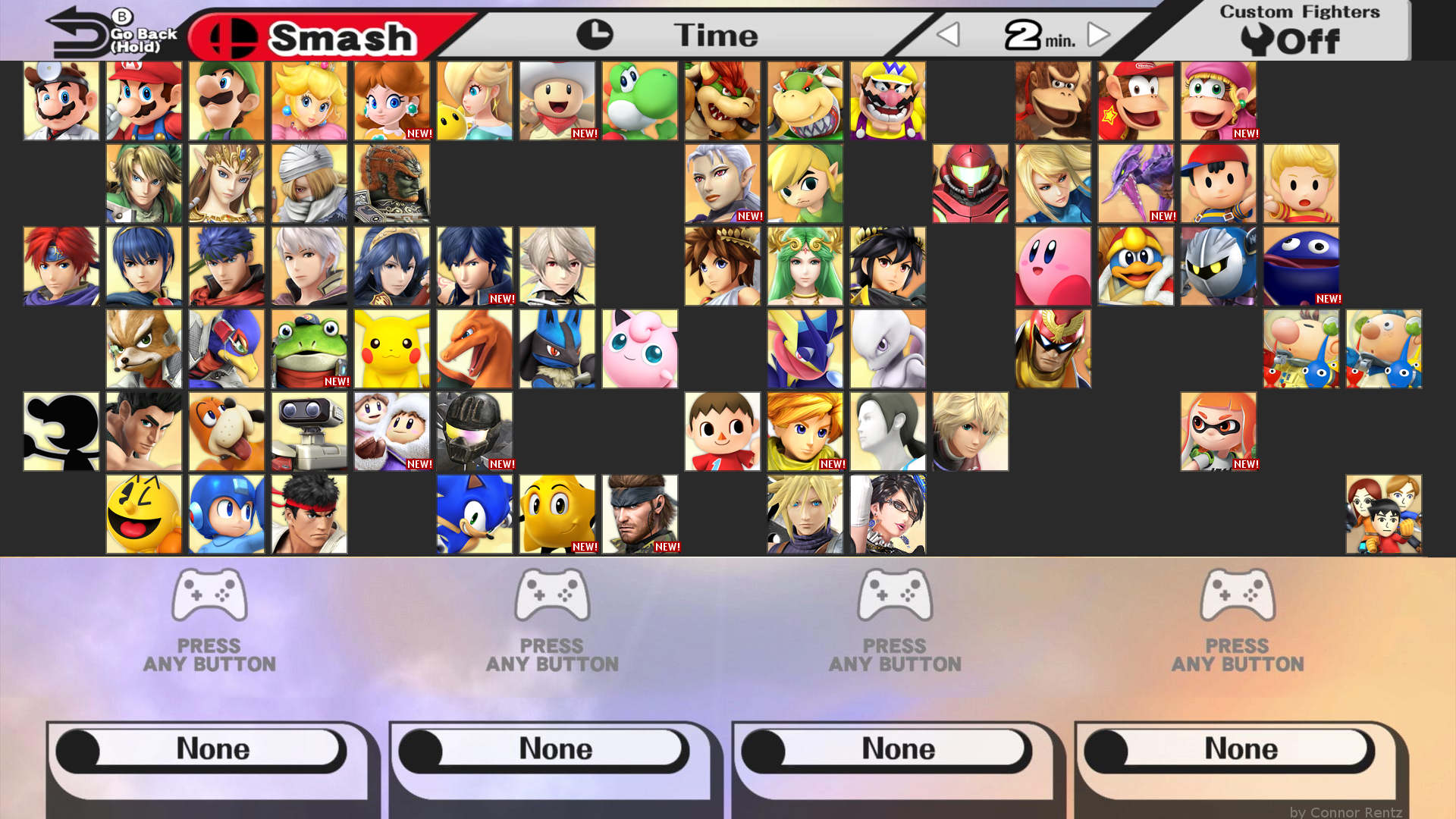Select Dr. Mario's character portrait

pyautogui.click(x=61, y=100)
